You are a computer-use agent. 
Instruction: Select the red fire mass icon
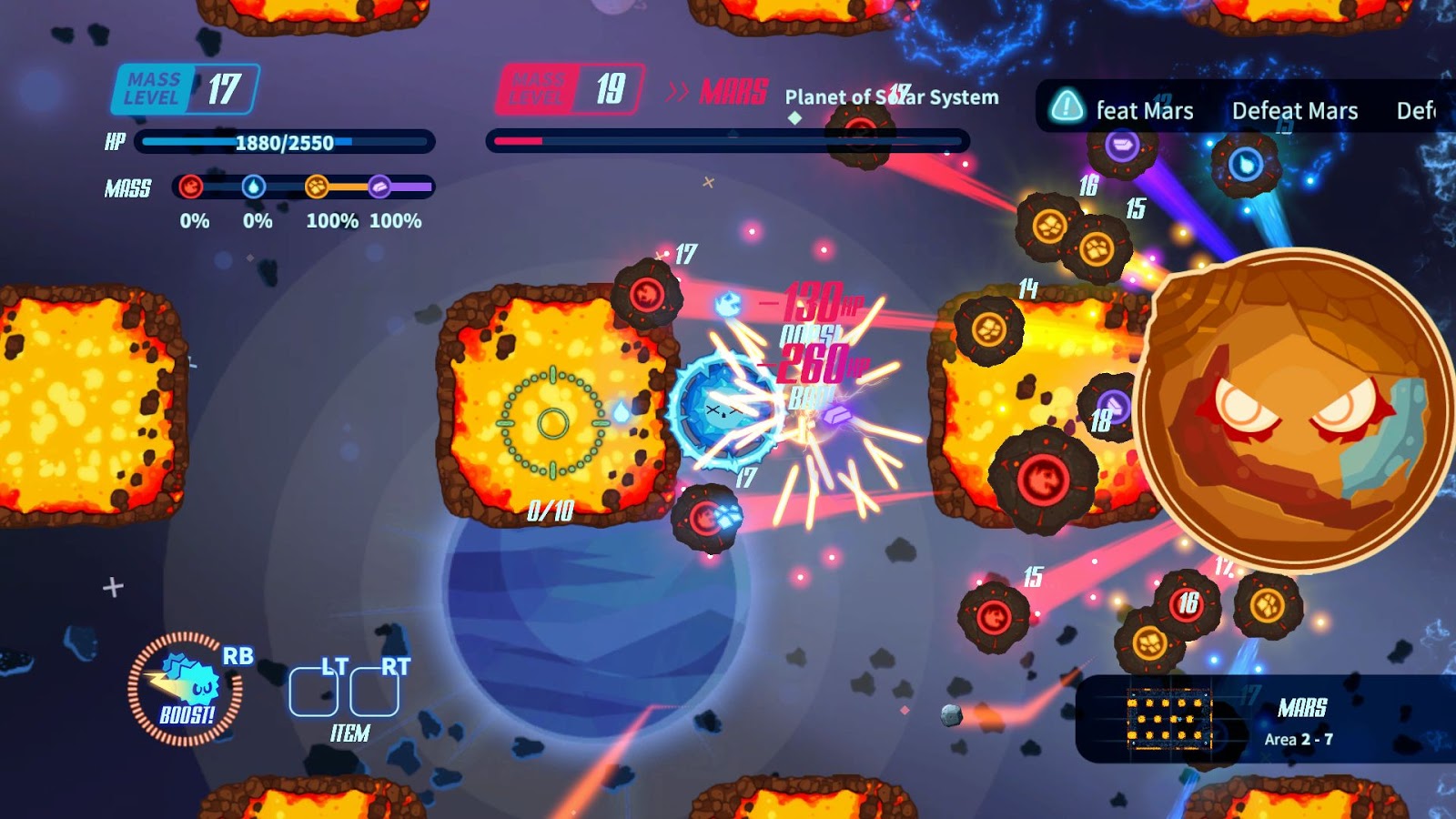click(193, 188)
